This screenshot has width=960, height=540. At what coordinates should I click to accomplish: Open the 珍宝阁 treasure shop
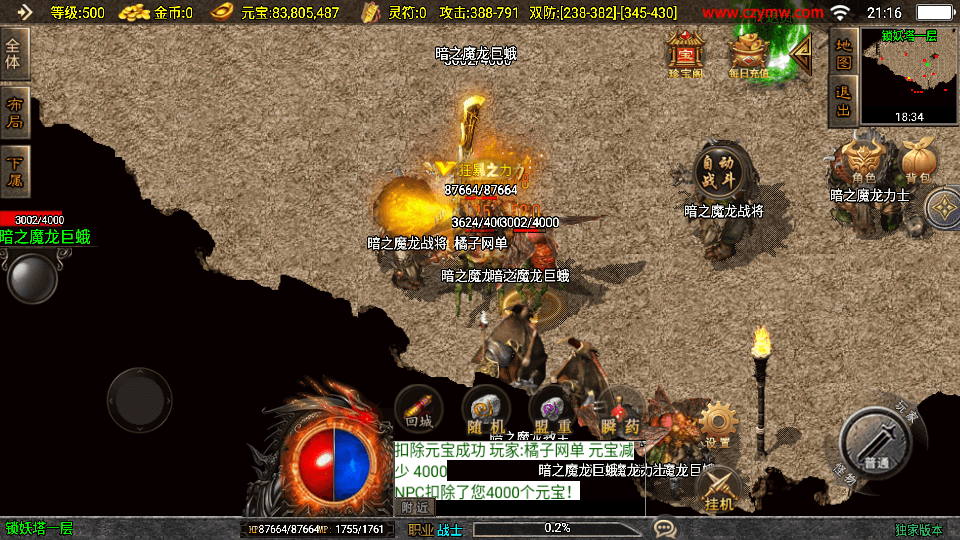685,53
